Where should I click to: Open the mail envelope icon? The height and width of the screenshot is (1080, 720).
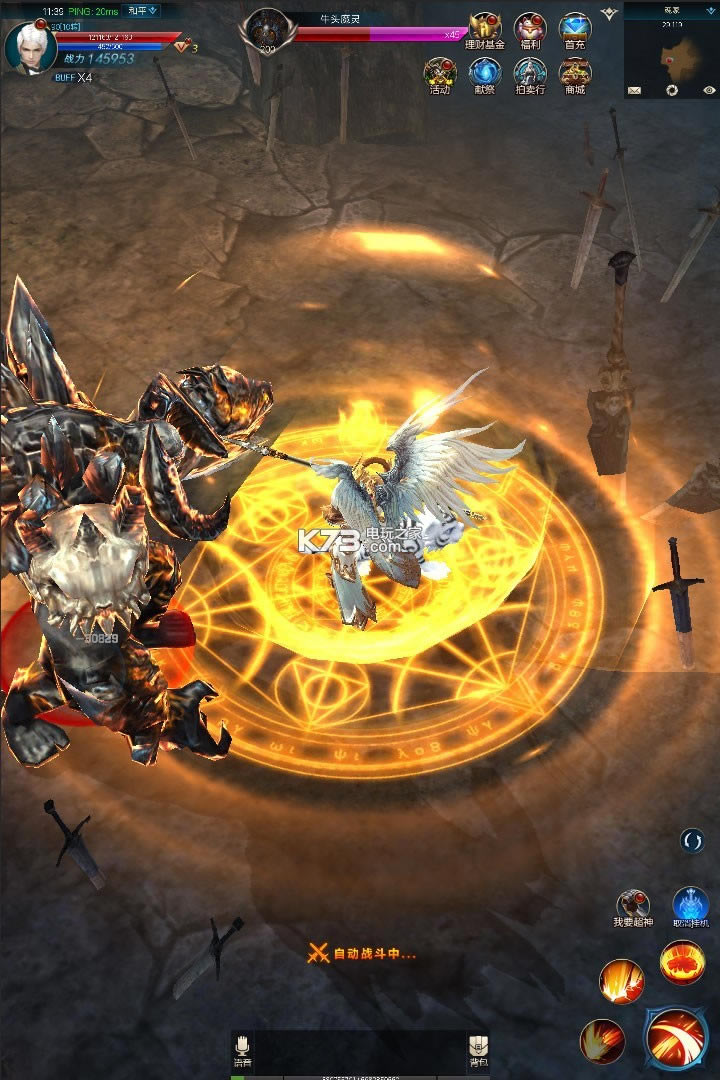click(x=634, y=90)
